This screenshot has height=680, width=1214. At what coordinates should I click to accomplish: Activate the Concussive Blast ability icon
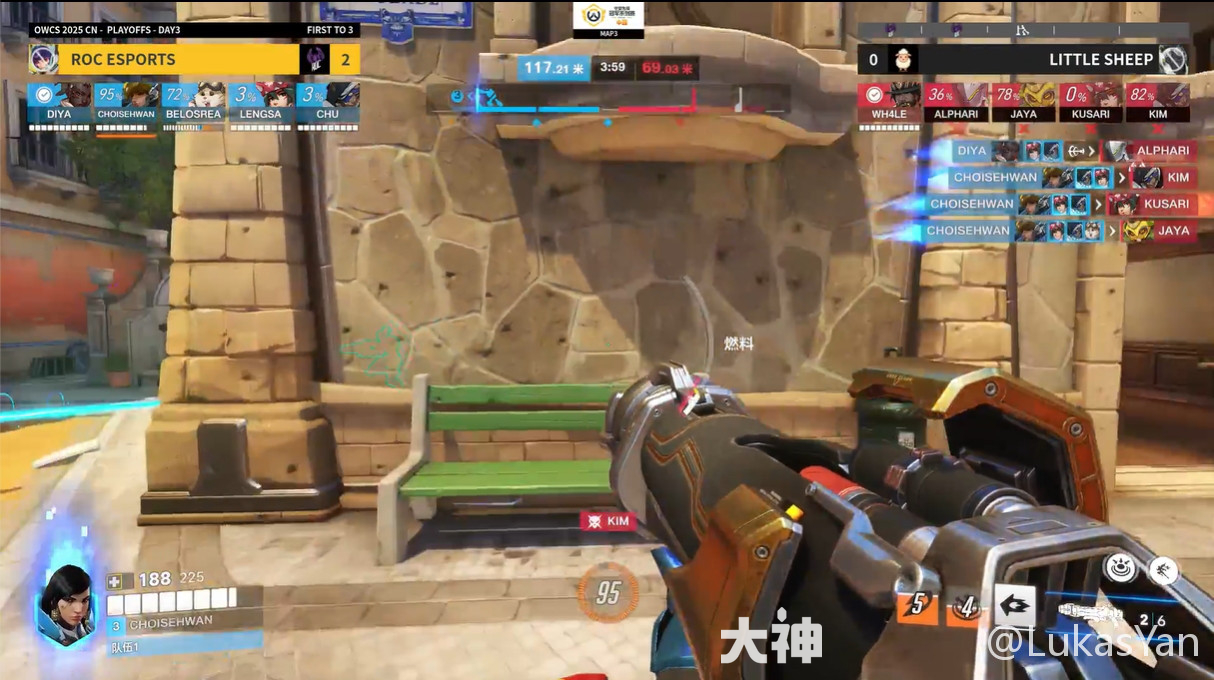pos(1014,606)
